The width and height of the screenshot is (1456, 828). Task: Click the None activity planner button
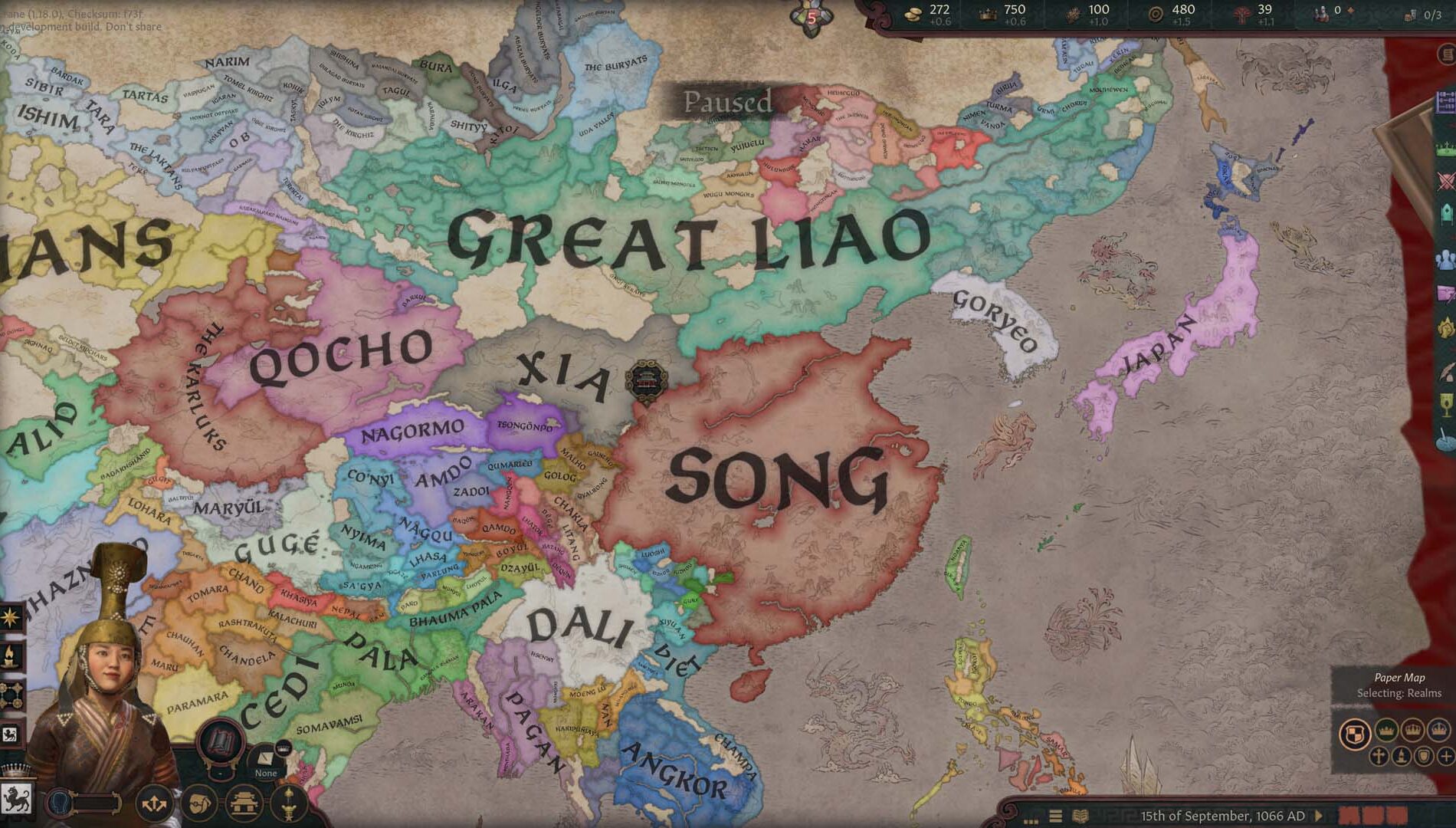click(x=265, y=772)
